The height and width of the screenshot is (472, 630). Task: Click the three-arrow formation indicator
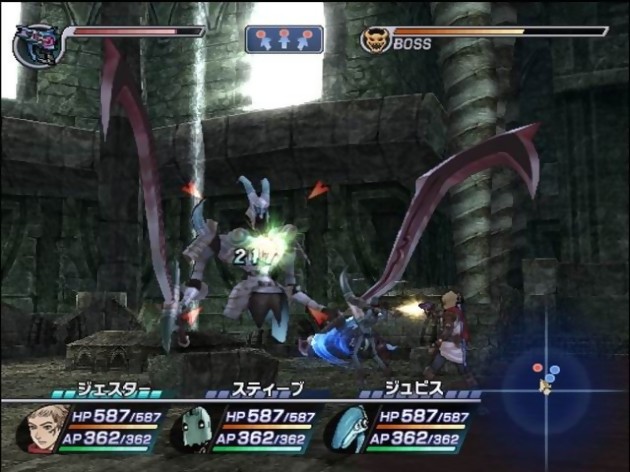[x=284, y=39]
